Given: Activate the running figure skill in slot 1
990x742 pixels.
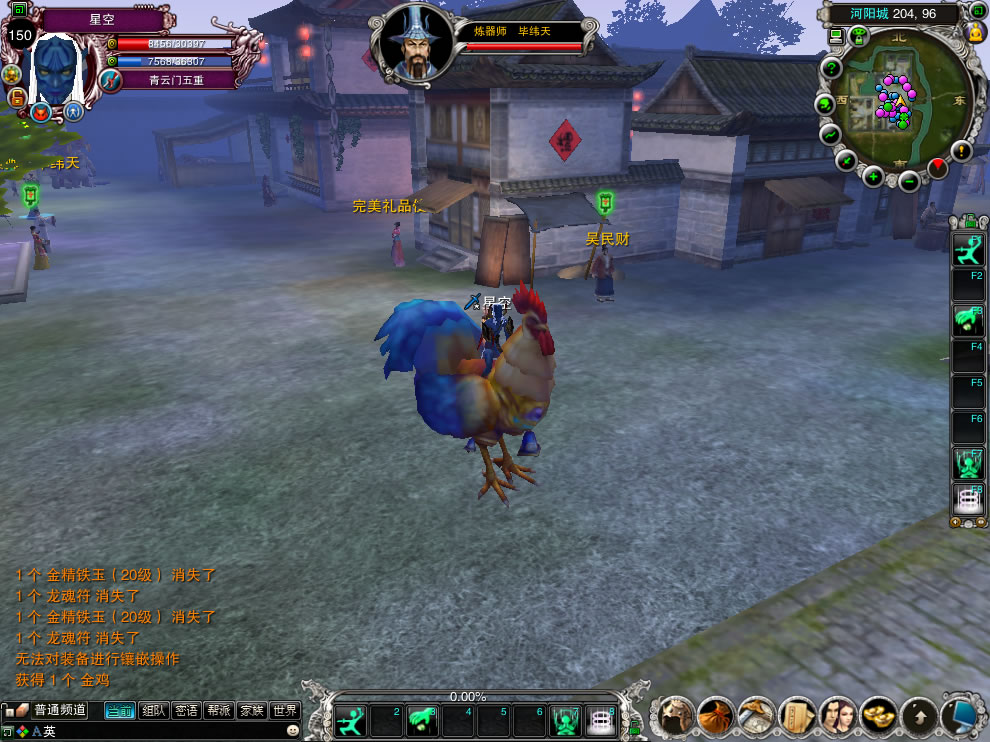Looking at the screenshot, I should click(351, 720).
